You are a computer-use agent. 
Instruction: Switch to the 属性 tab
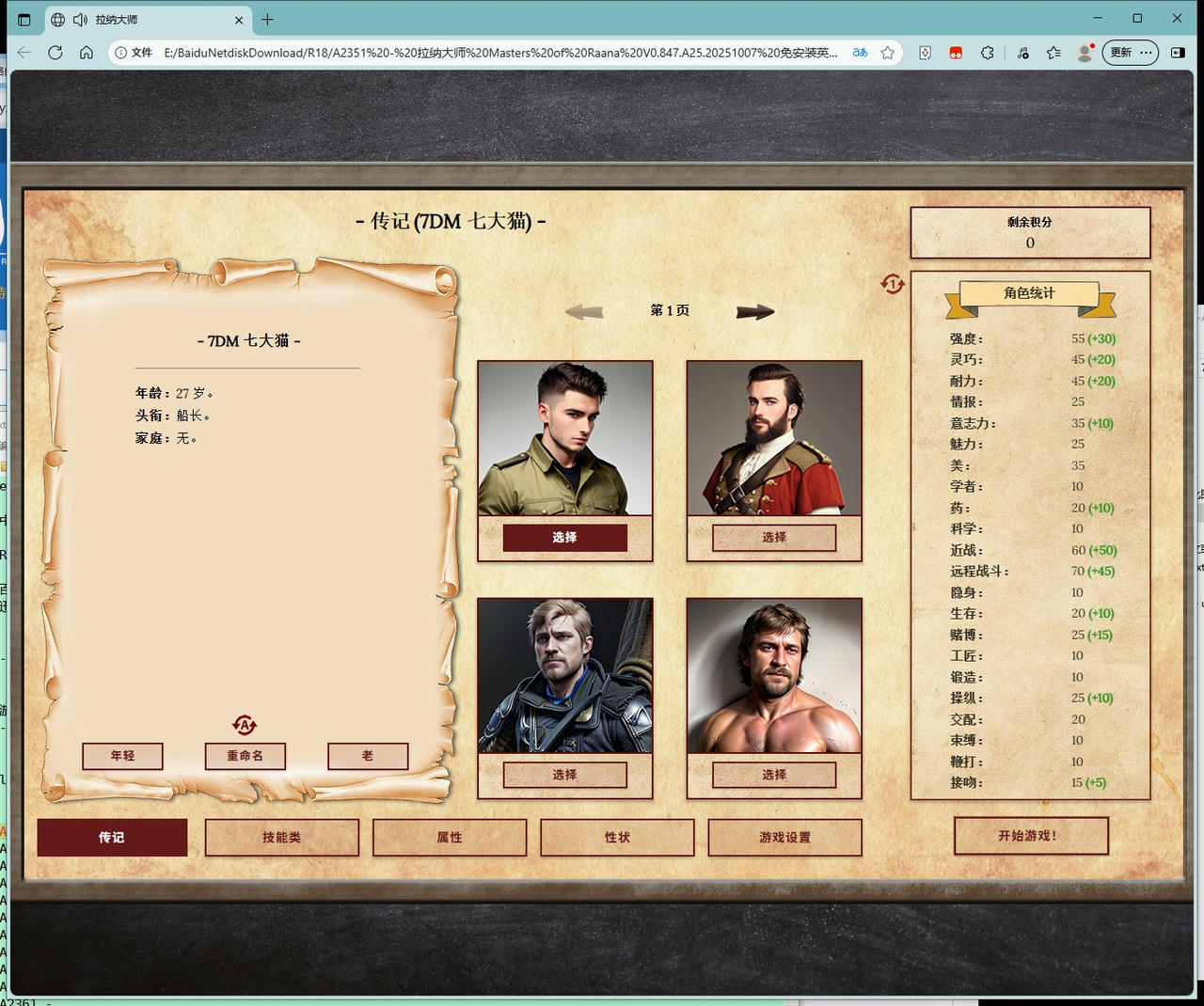450,837
